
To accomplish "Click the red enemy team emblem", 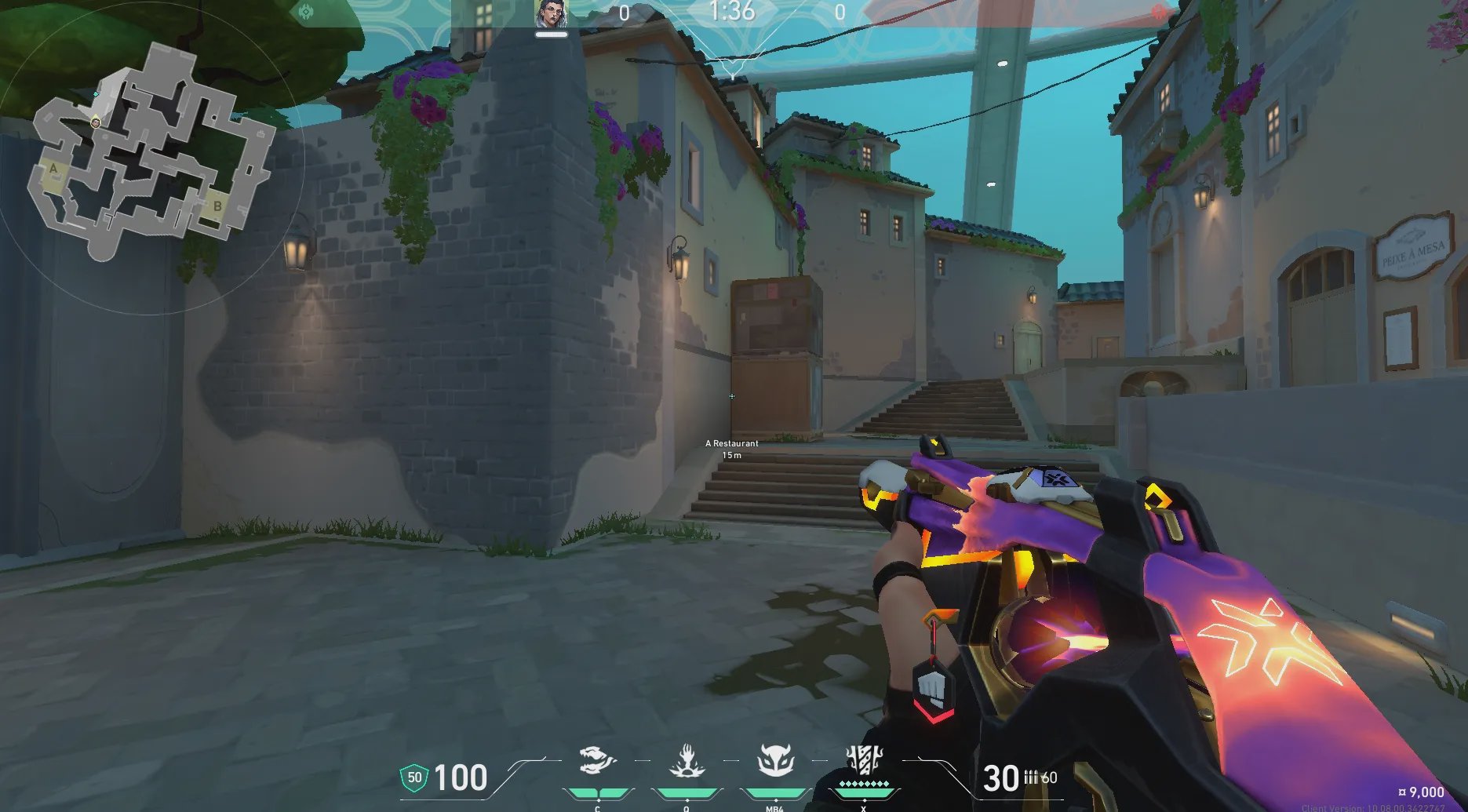I will pos(1159,12).
